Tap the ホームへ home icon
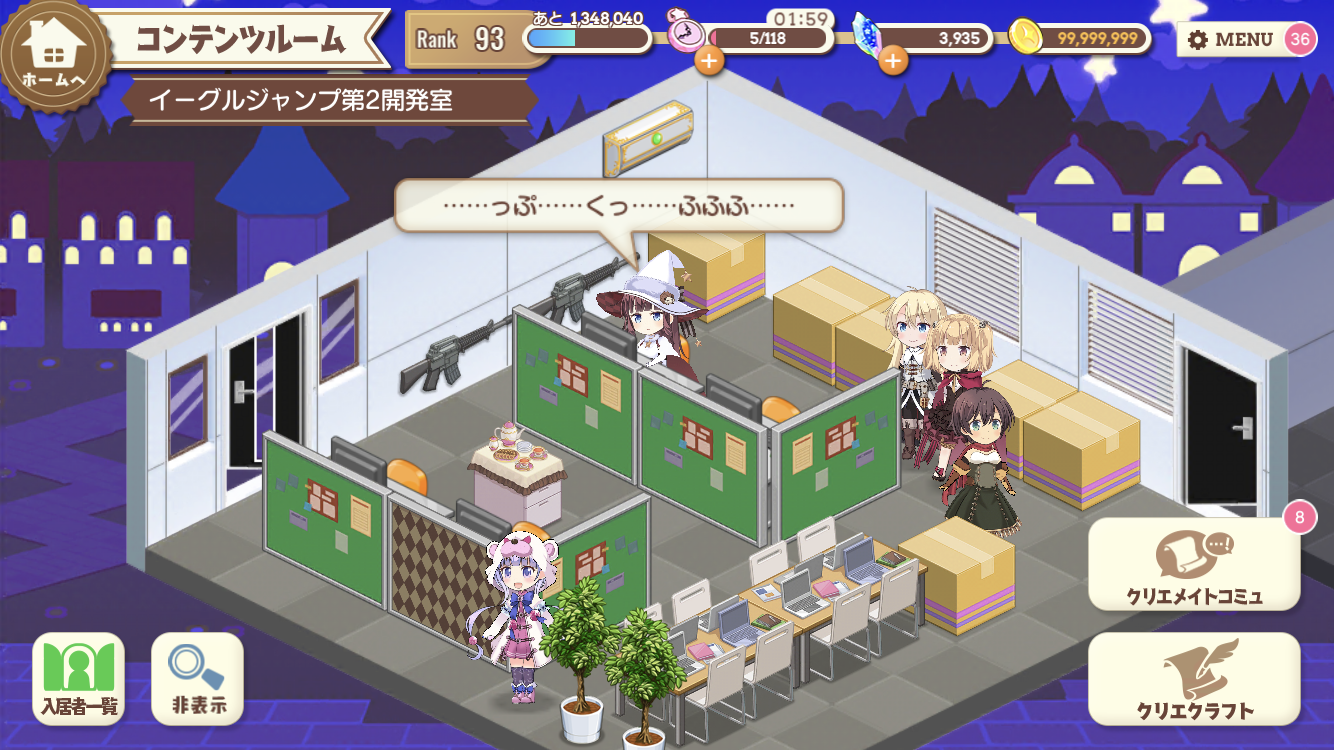This screenshot has height=750, width=1334. pos(55,38)
